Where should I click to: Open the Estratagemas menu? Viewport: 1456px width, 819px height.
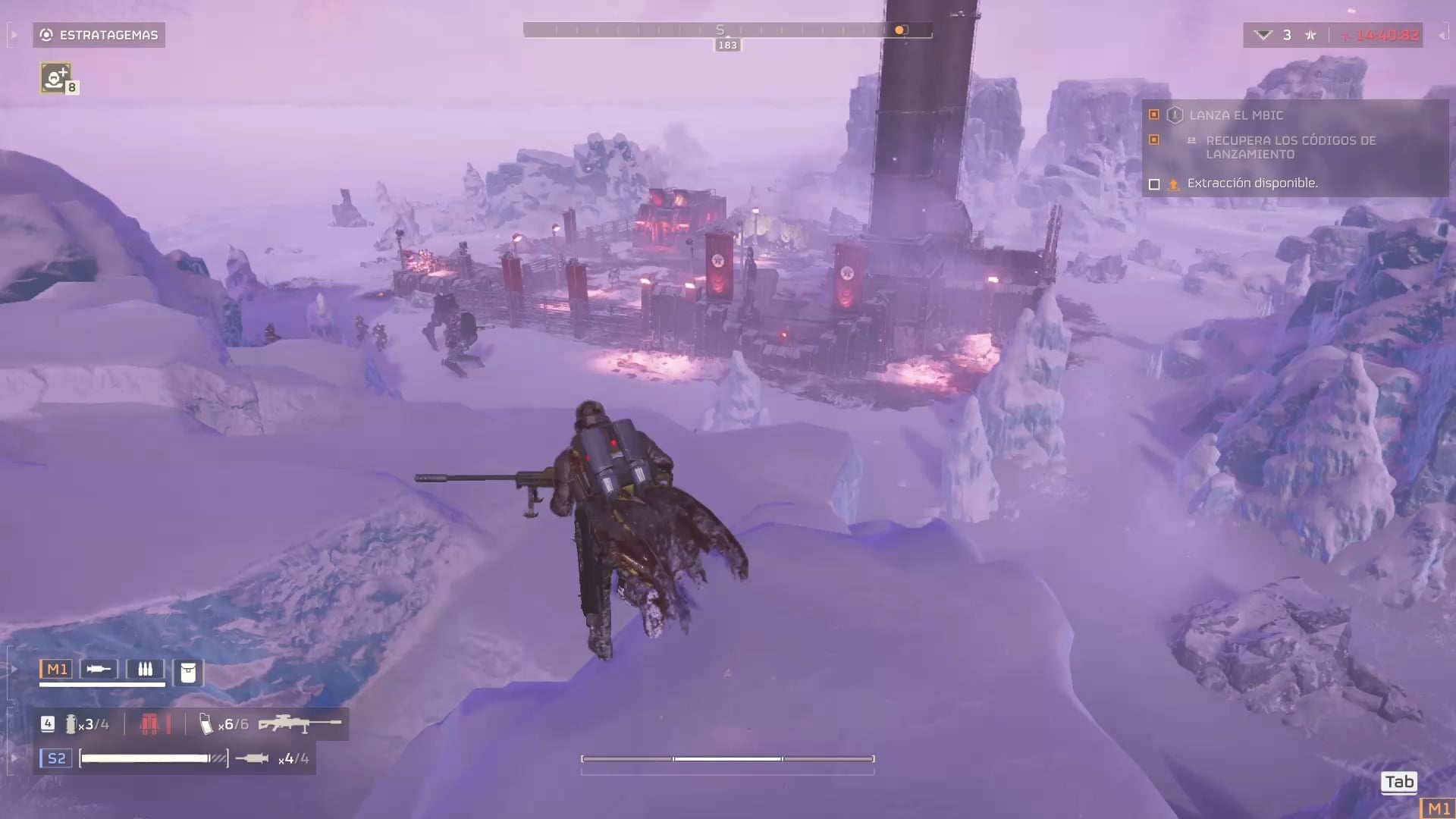tap(99, 35)
